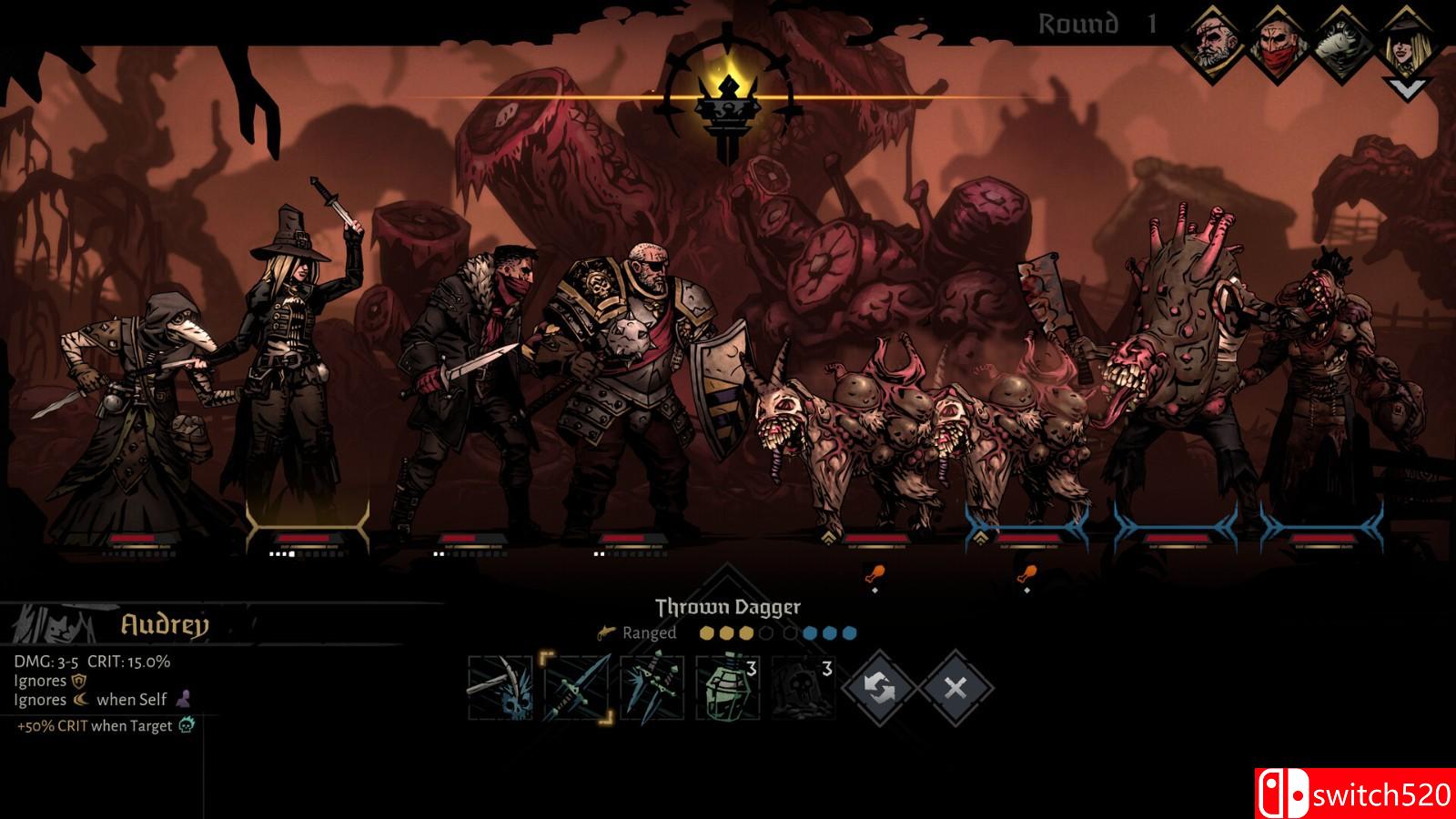Select the blonde woman in hat portrait

point(1406,43)
